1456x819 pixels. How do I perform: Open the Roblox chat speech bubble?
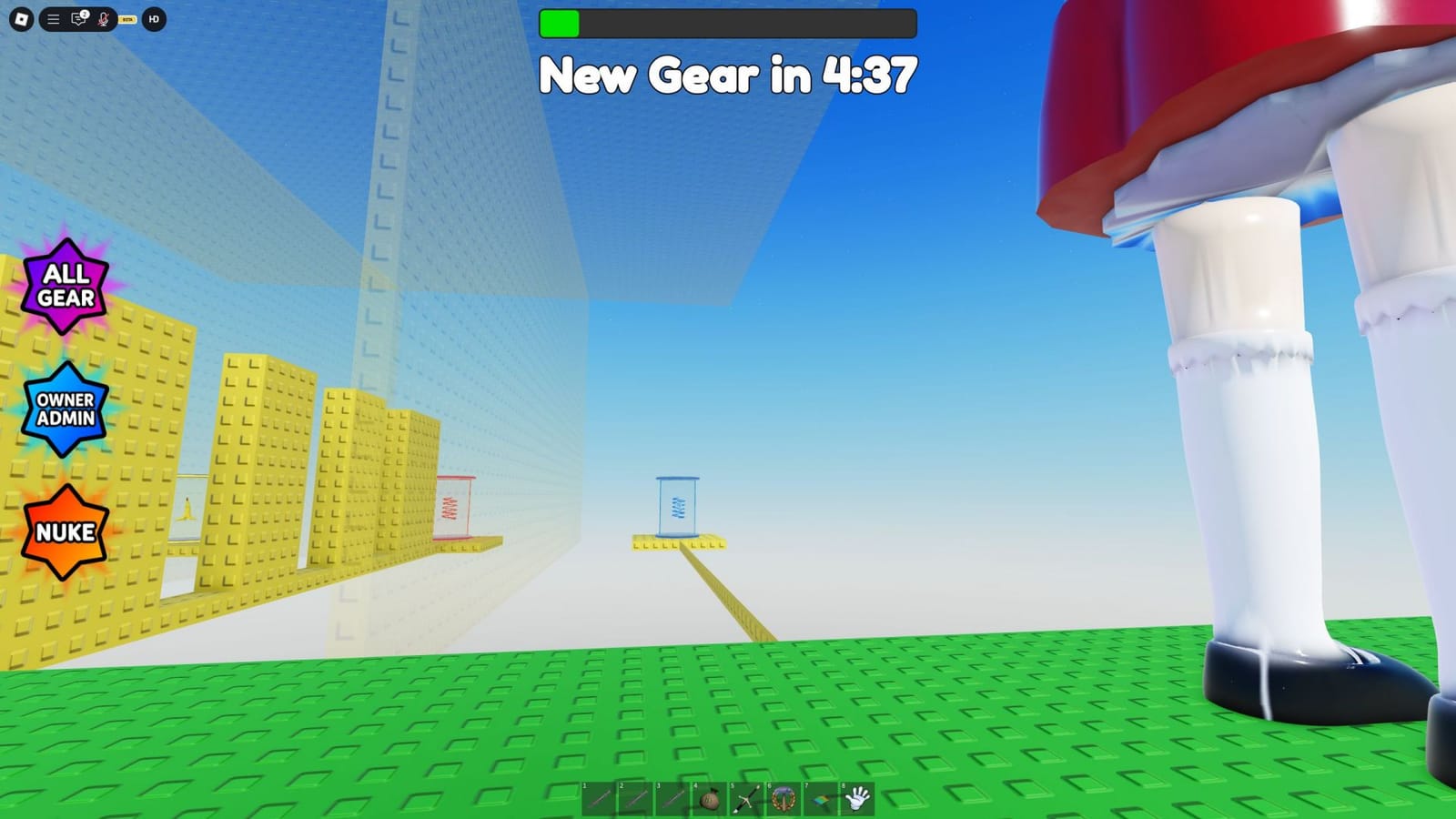click(78, 19)
